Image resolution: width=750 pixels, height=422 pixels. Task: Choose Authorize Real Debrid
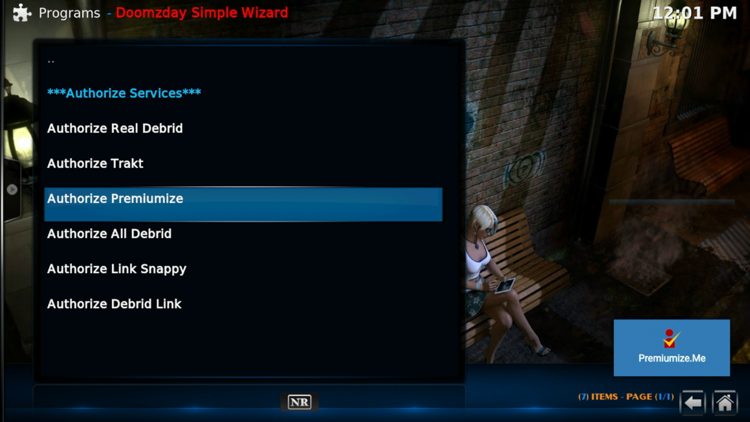pos(115,128)
